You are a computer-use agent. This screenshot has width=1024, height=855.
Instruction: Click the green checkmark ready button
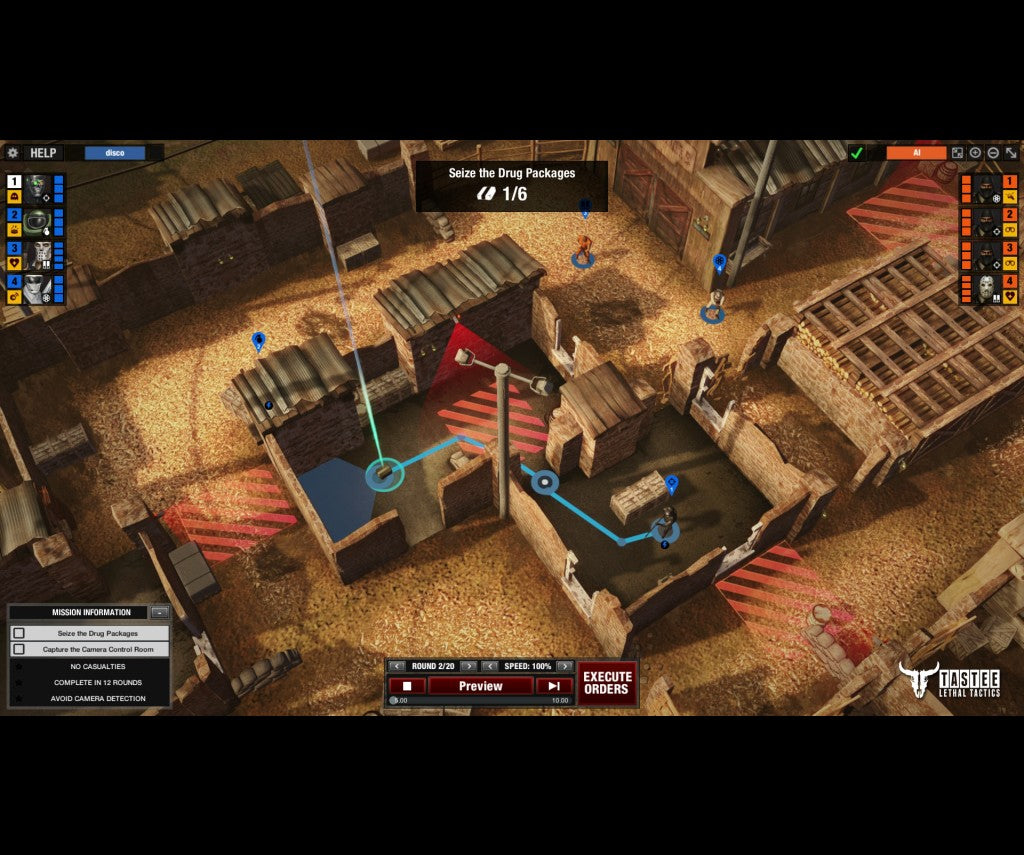pyautogui.click(x=856, y=153)
